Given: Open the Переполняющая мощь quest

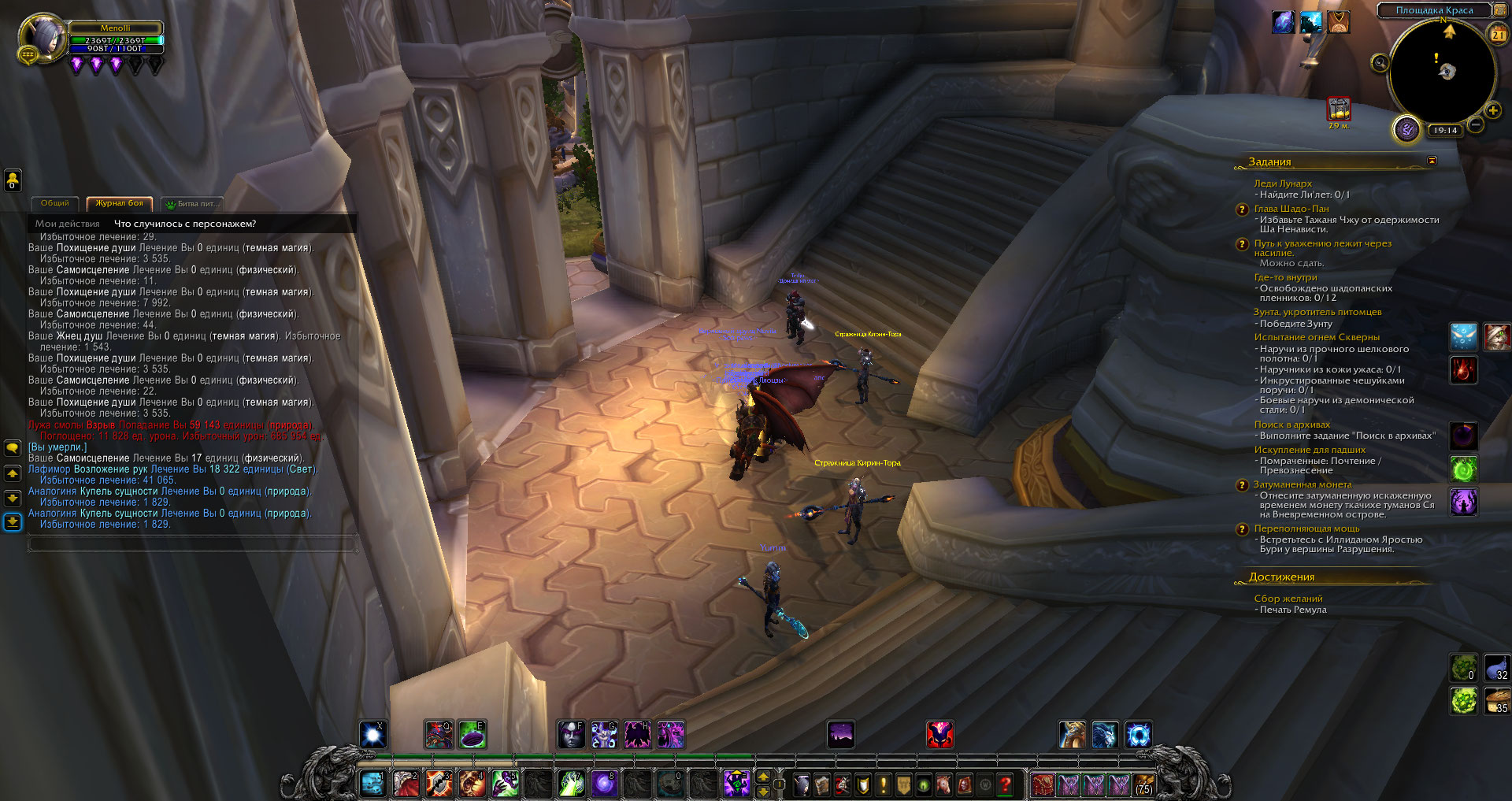Looking at the screenshot, I should pos(1306,528).
